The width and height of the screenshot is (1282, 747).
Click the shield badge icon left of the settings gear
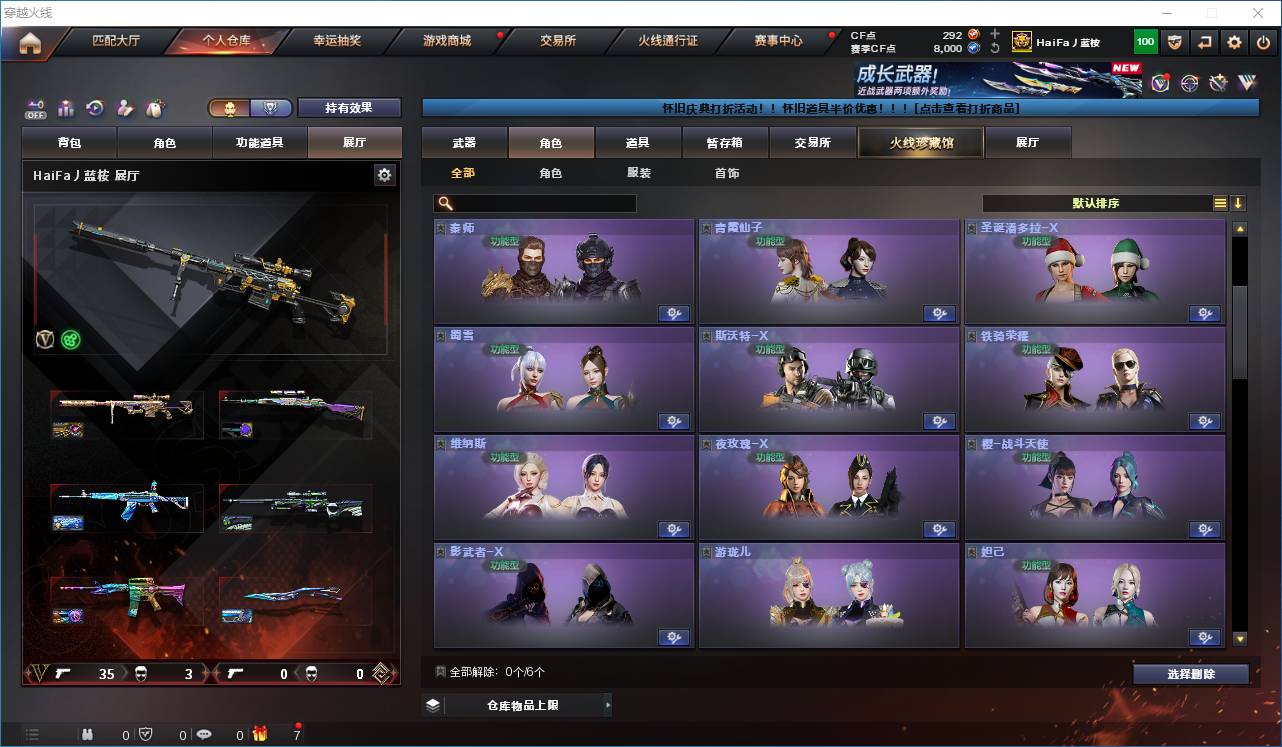pyautogui.click(x=1176, y=42)
